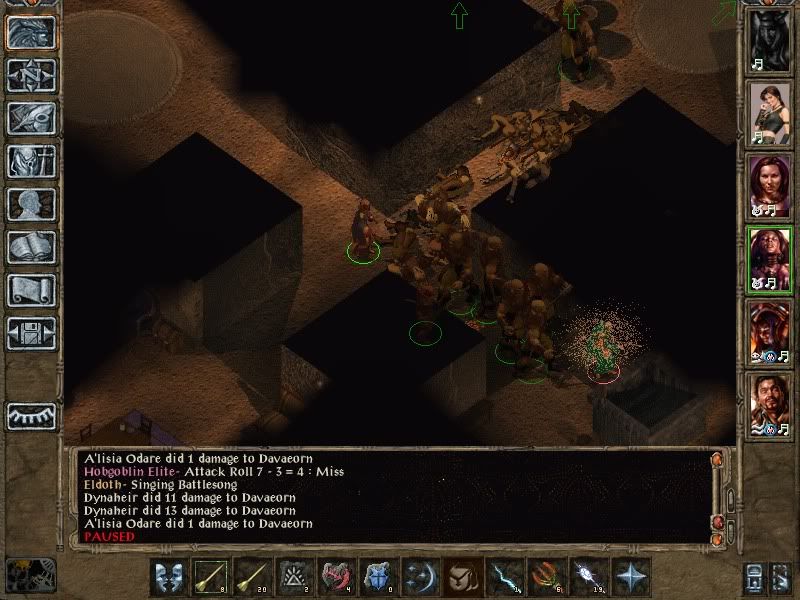The height and width of the screenshot is (600, 800).
Task: Toggle pause with the clock in the corner
Action: [29, 573]
